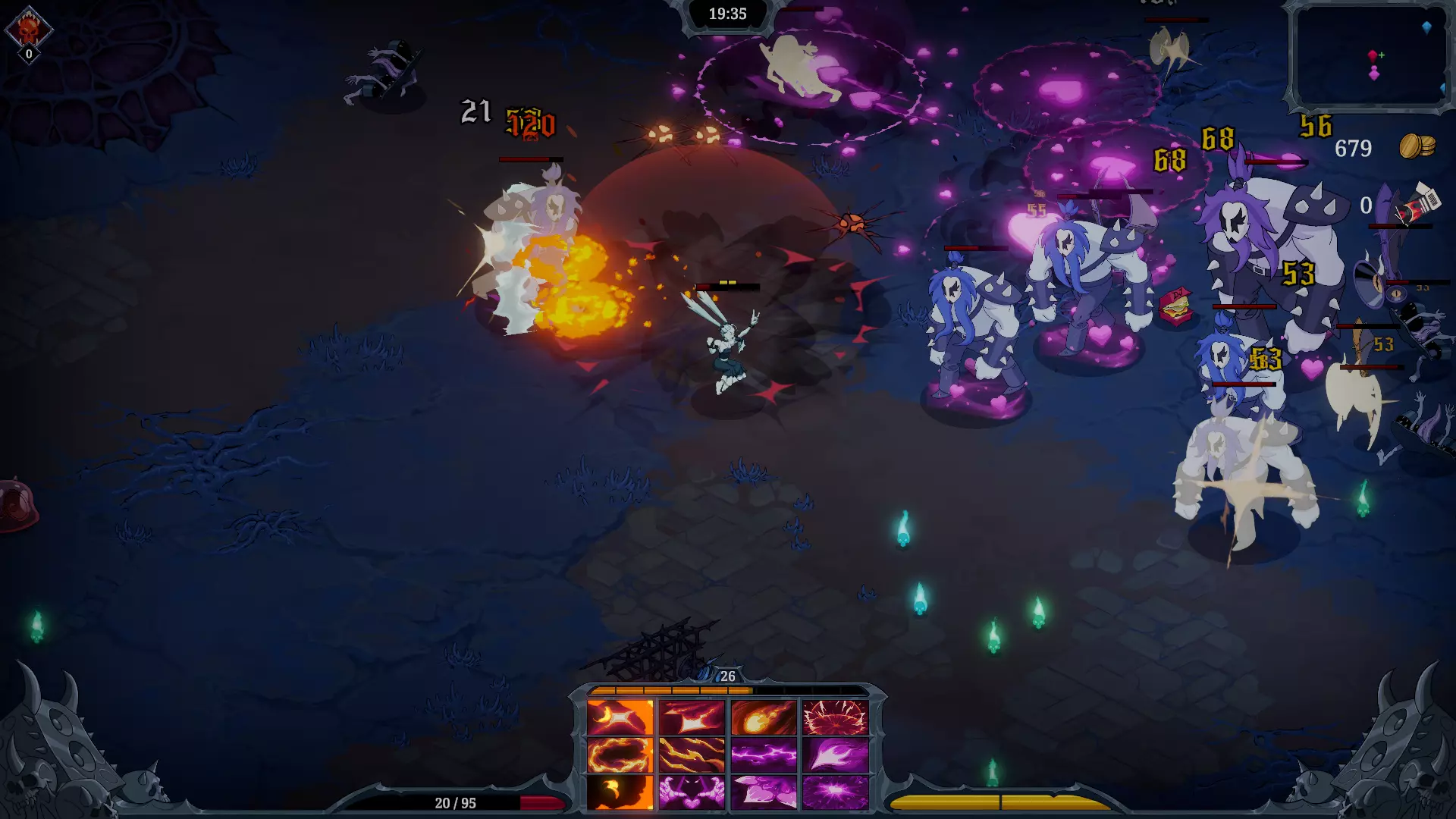
Task: Open the minimap
Action: point(1370,55)
